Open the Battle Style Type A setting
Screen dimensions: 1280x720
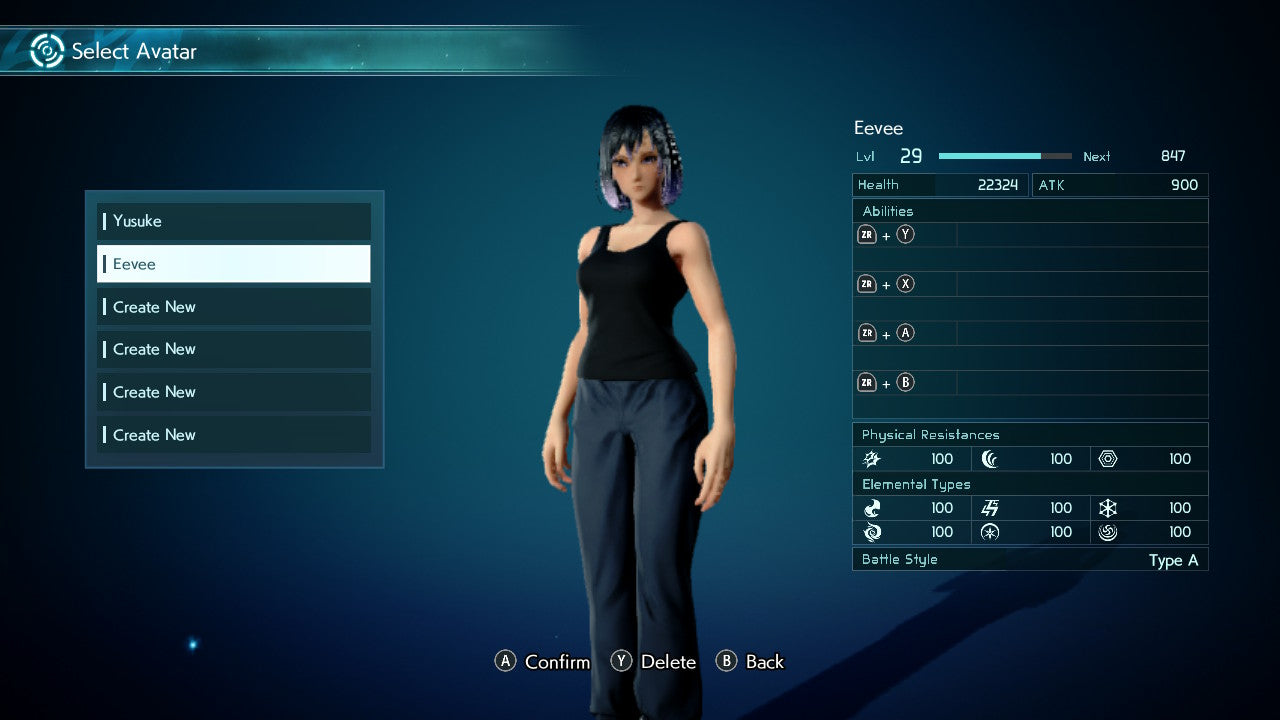coord(1030,560)
